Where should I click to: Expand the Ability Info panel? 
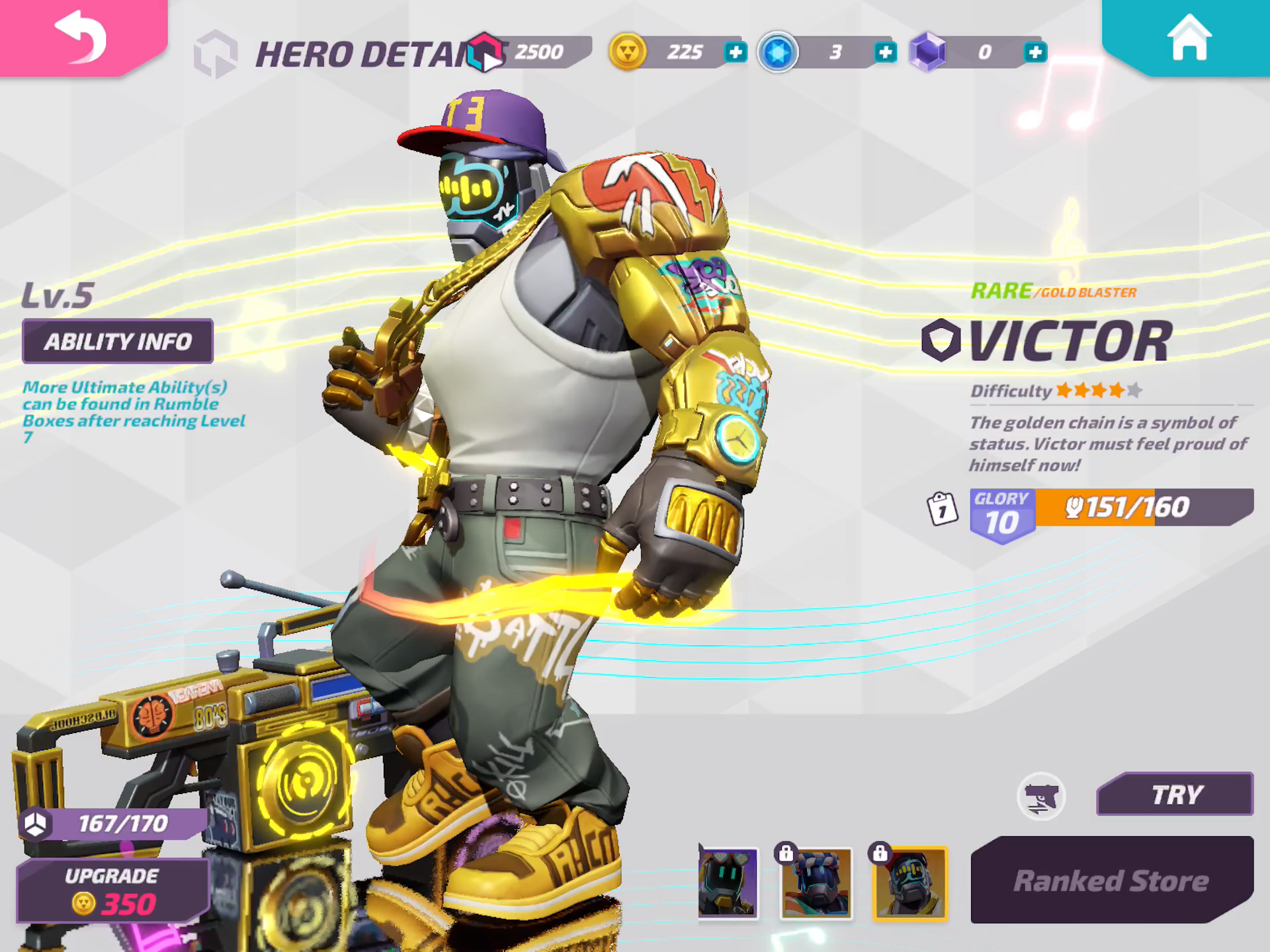118,341
